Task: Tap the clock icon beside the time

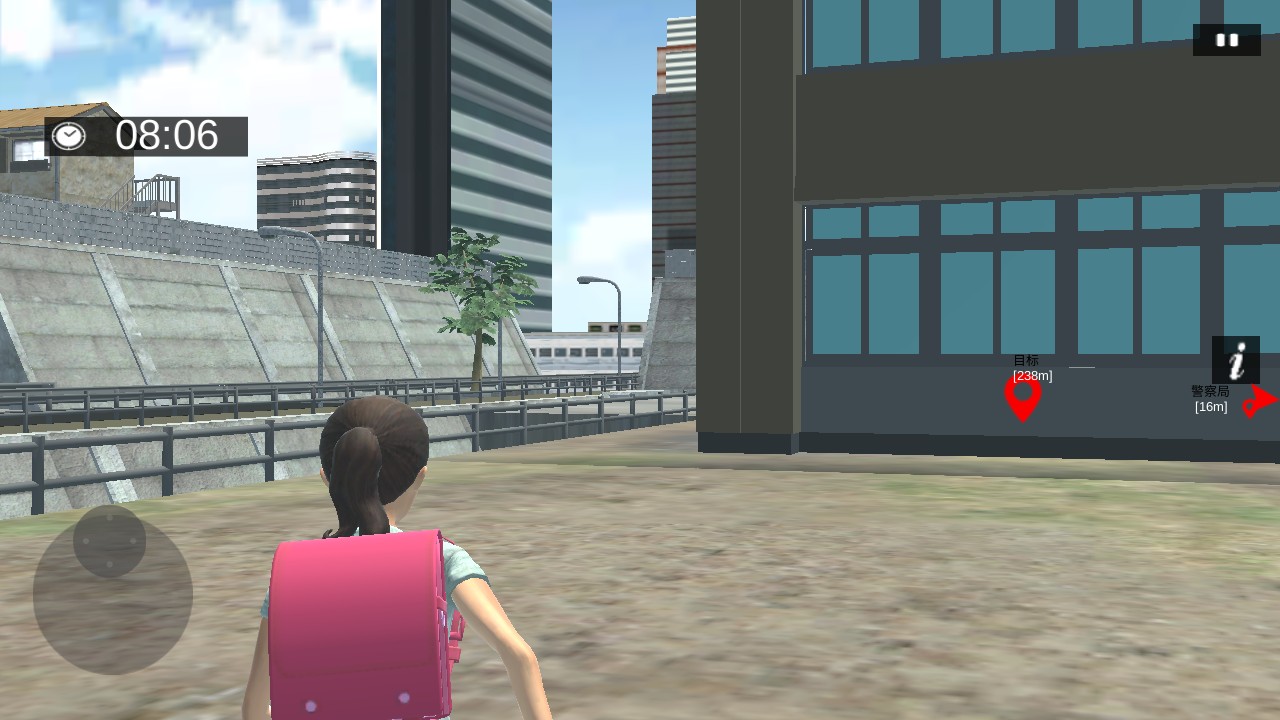Action: tap(69, 136)
